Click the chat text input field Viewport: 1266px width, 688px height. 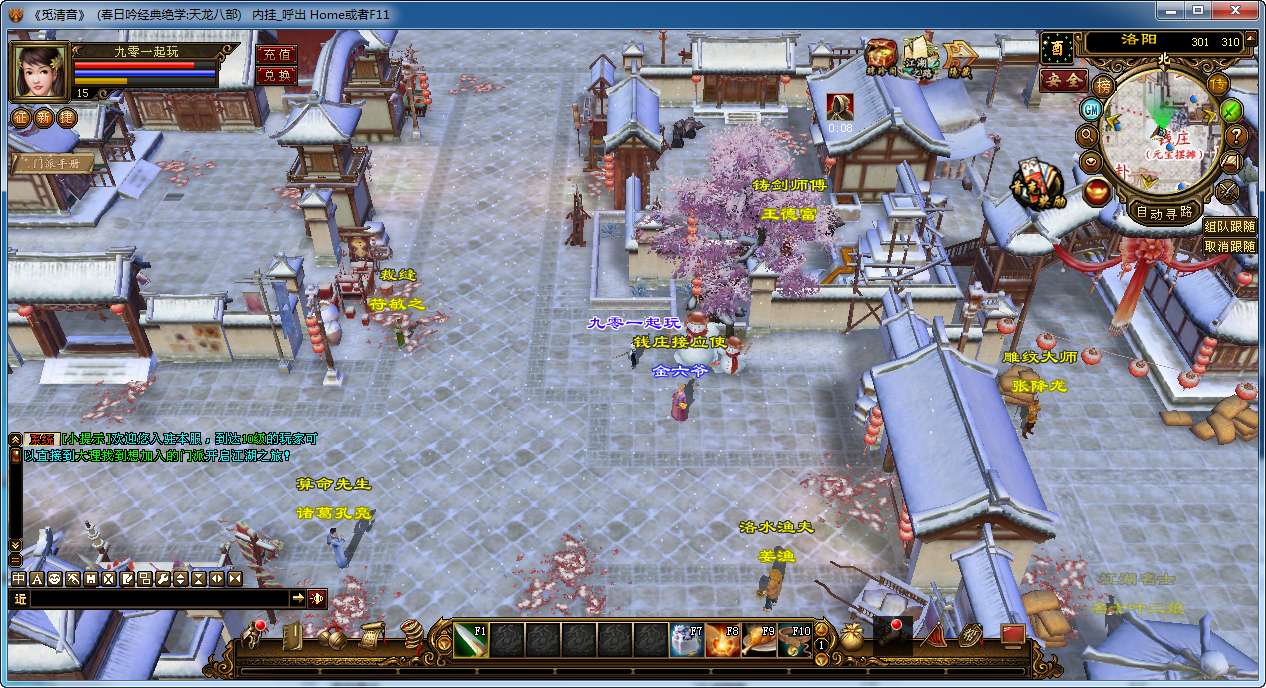[x=160, y=598]
